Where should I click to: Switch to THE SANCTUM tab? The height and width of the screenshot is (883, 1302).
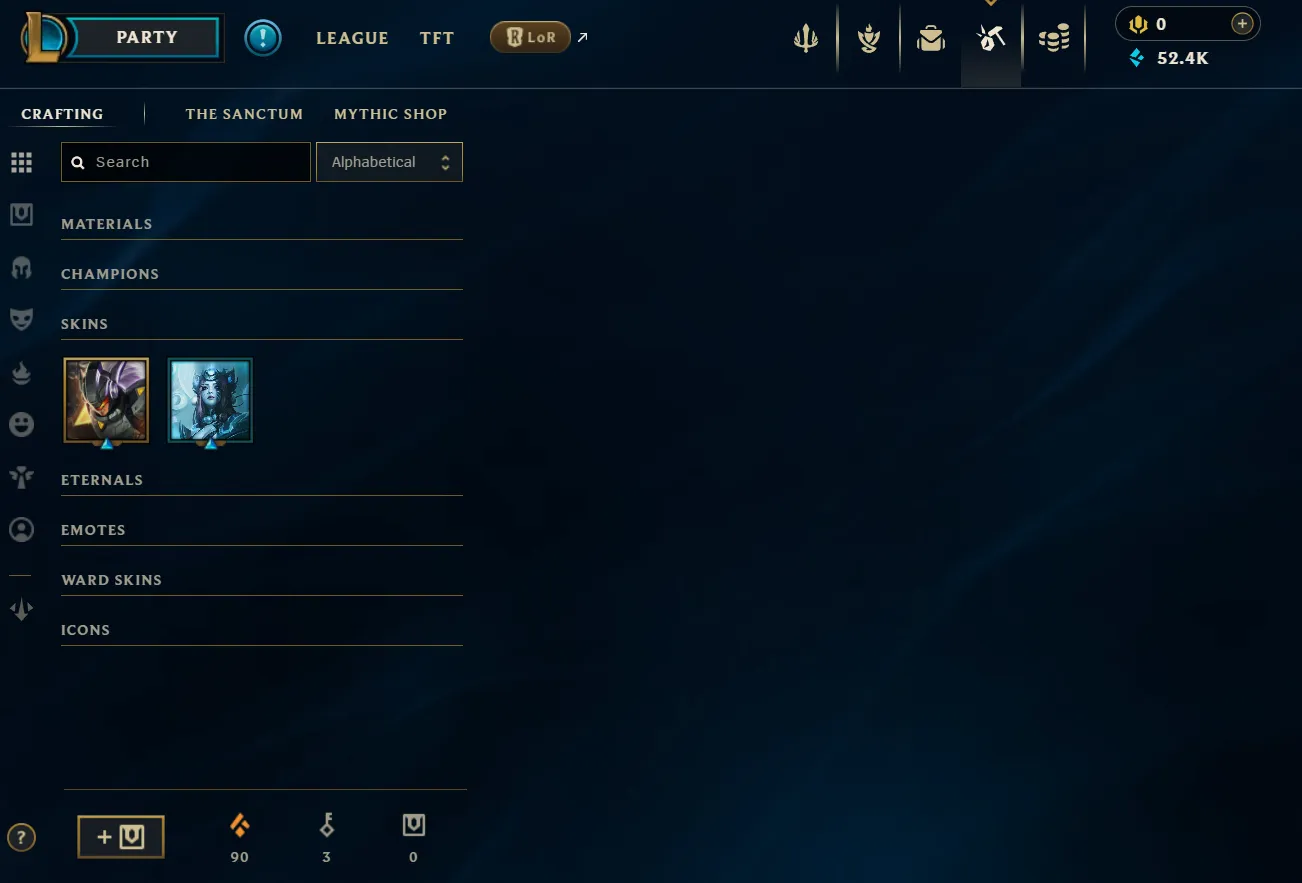coord(244,114)
